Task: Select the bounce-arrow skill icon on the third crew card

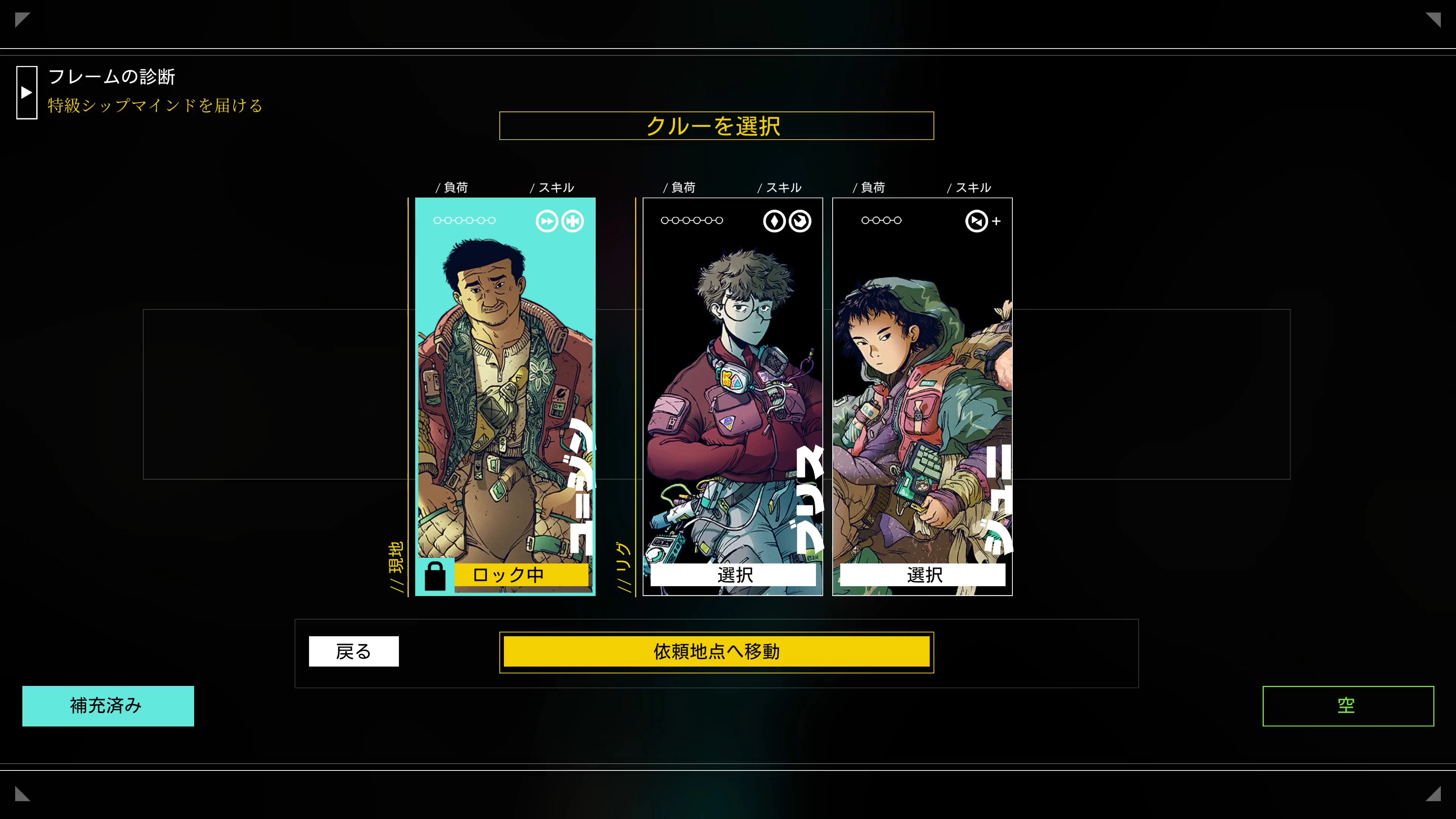Action: 976,221
